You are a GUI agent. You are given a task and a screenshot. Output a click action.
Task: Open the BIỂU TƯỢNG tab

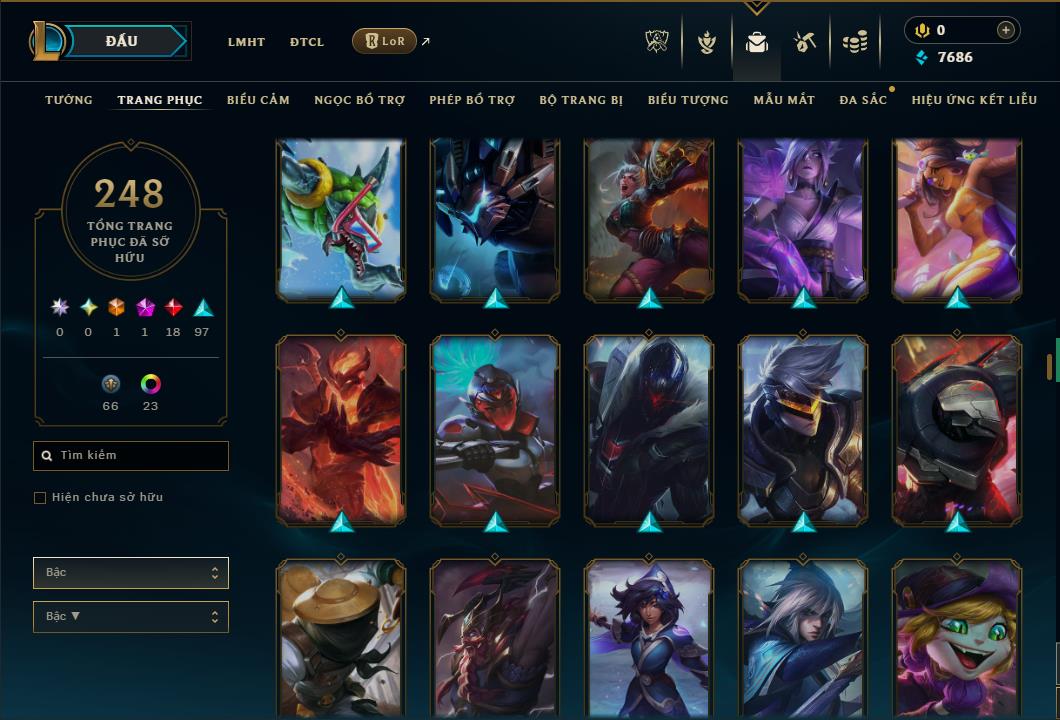click(x=688, y=100)
